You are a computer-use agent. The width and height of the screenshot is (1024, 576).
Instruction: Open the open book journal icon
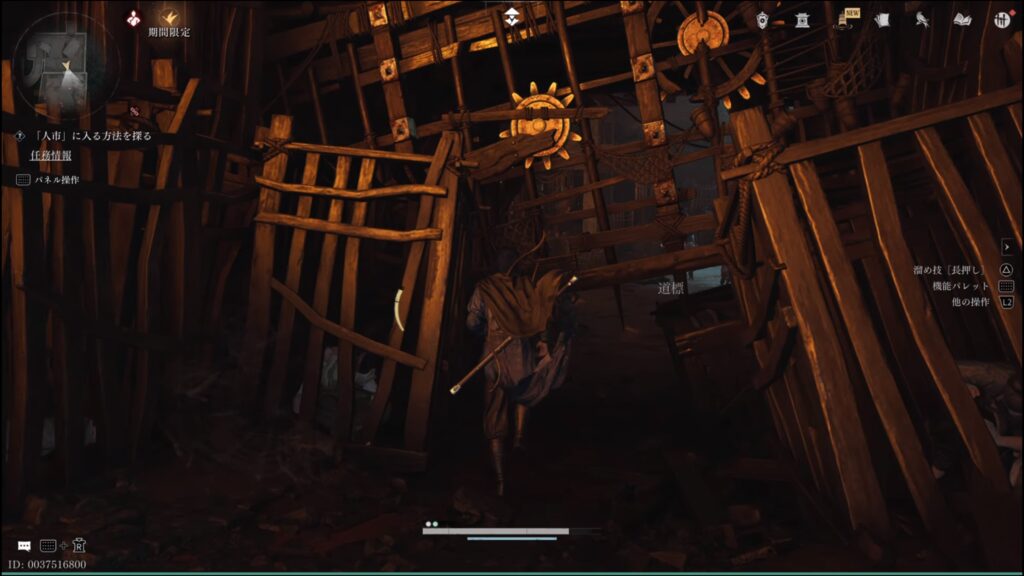pos(962,20)
